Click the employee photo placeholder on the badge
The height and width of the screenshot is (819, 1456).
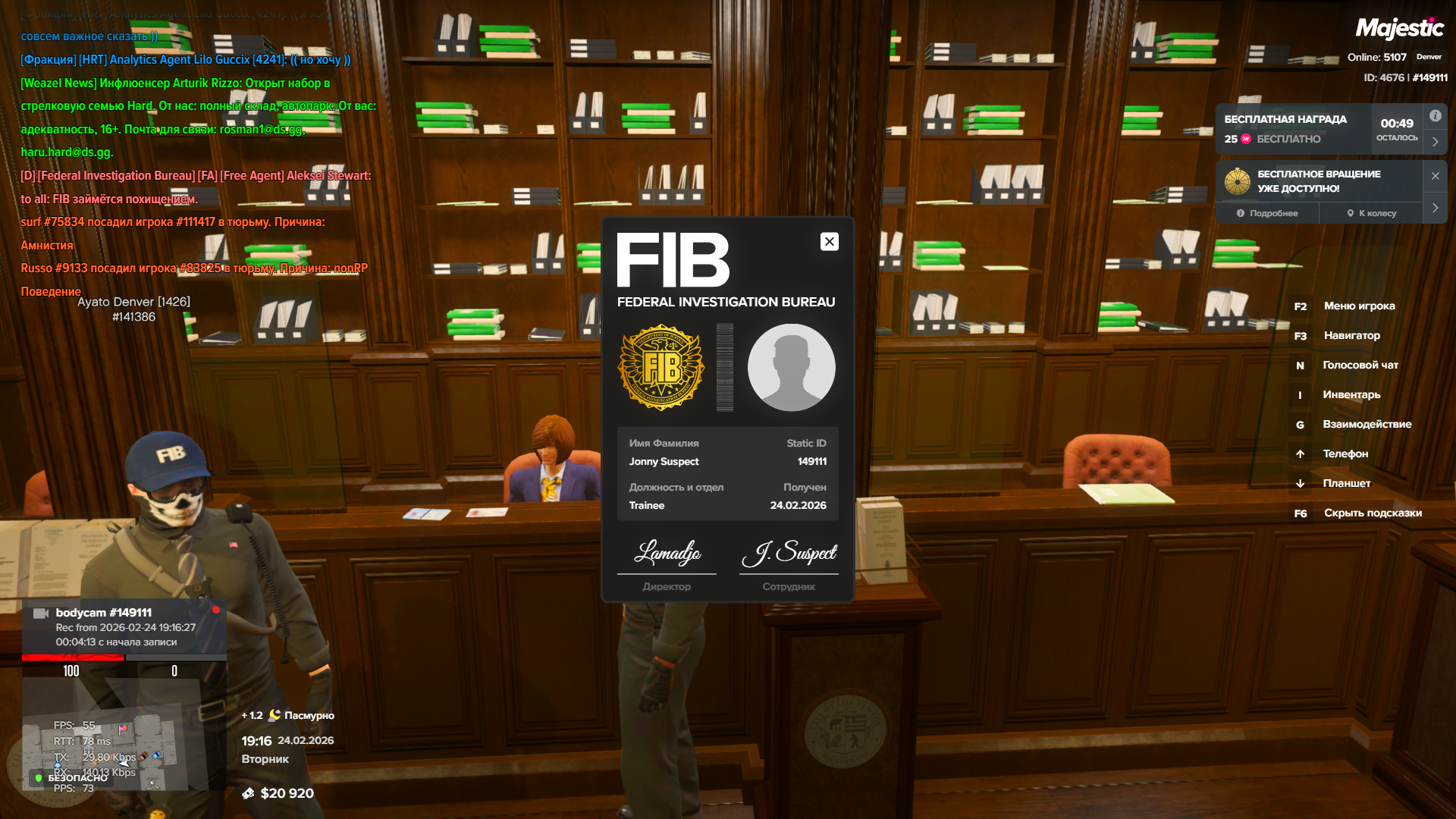(791, 368)
